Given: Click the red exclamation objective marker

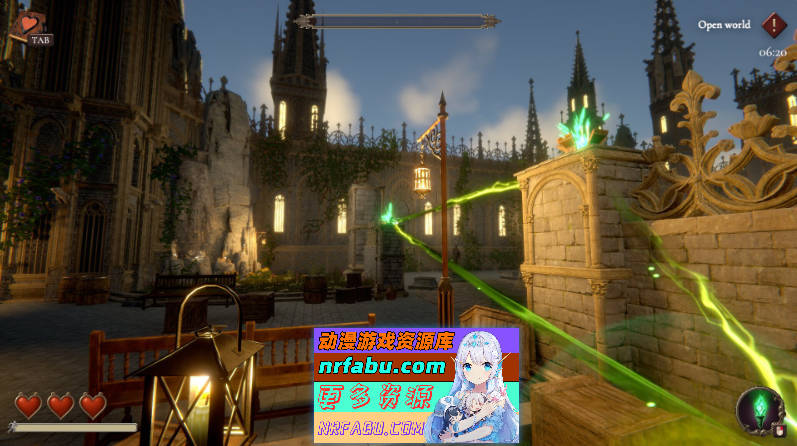Looking at the screenshot, I should point(773,25).
